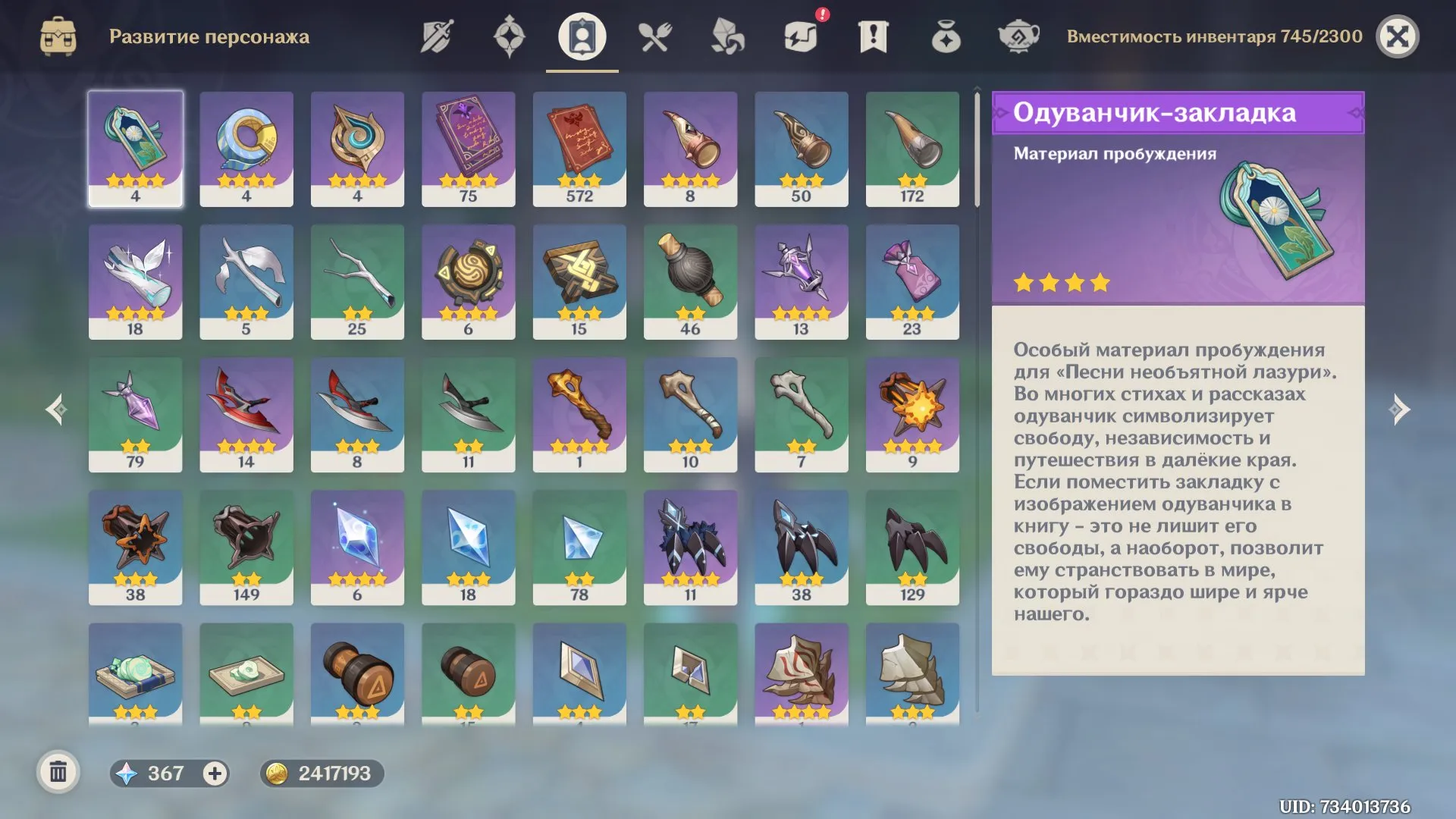This screenshot has width=1456, height=819.
Task: Switch to the quest items tab
Action: pos(874,36)
